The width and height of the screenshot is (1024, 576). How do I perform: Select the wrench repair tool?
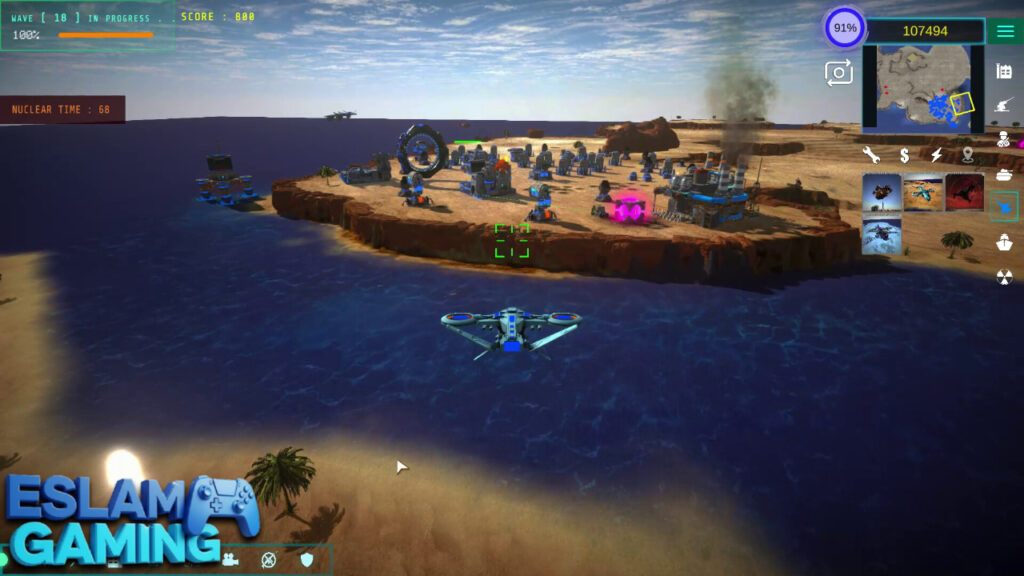click(x=871, y=155)
